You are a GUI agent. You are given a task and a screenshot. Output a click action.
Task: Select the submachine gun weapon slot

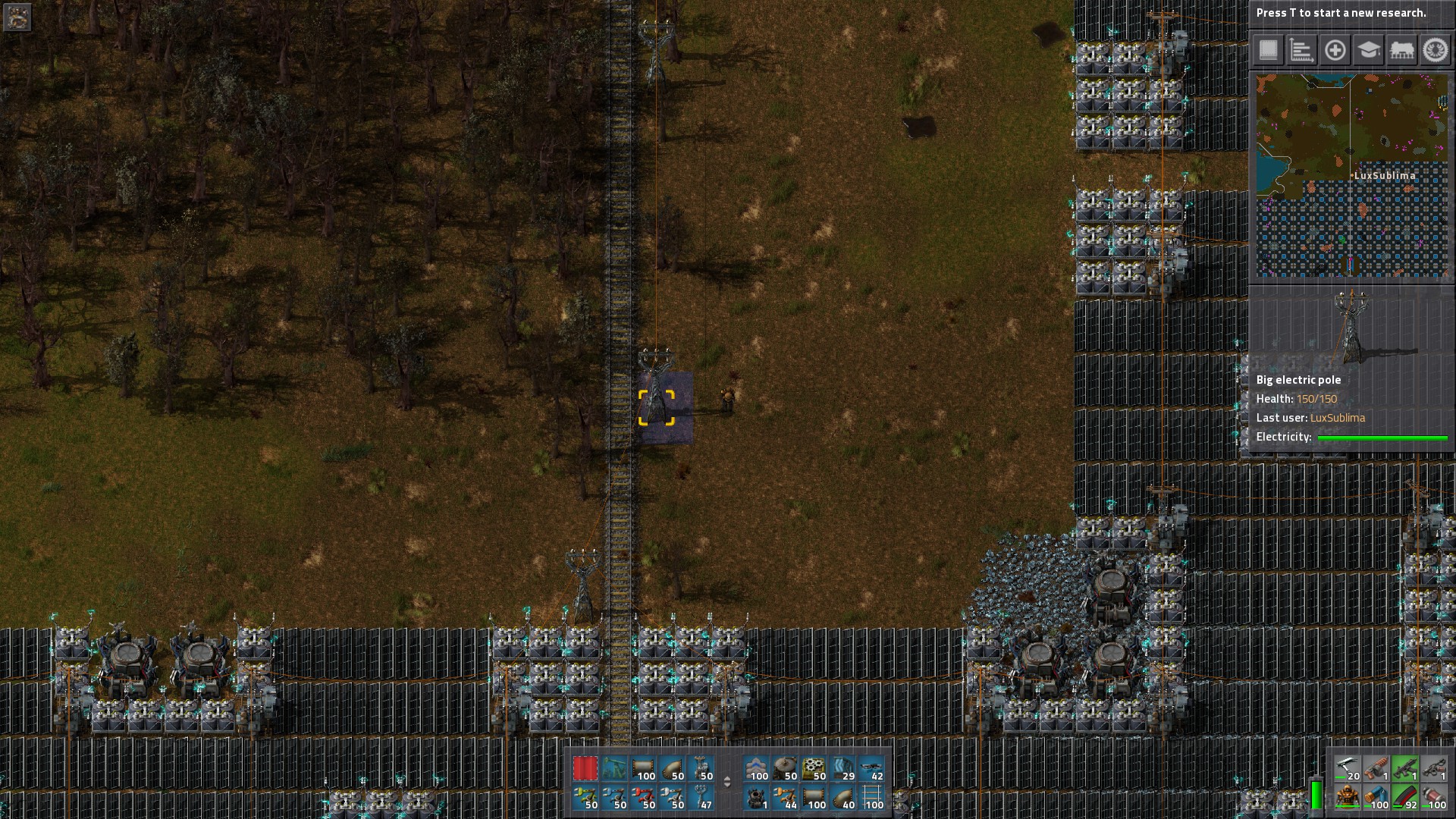(x=1405, y=769)
